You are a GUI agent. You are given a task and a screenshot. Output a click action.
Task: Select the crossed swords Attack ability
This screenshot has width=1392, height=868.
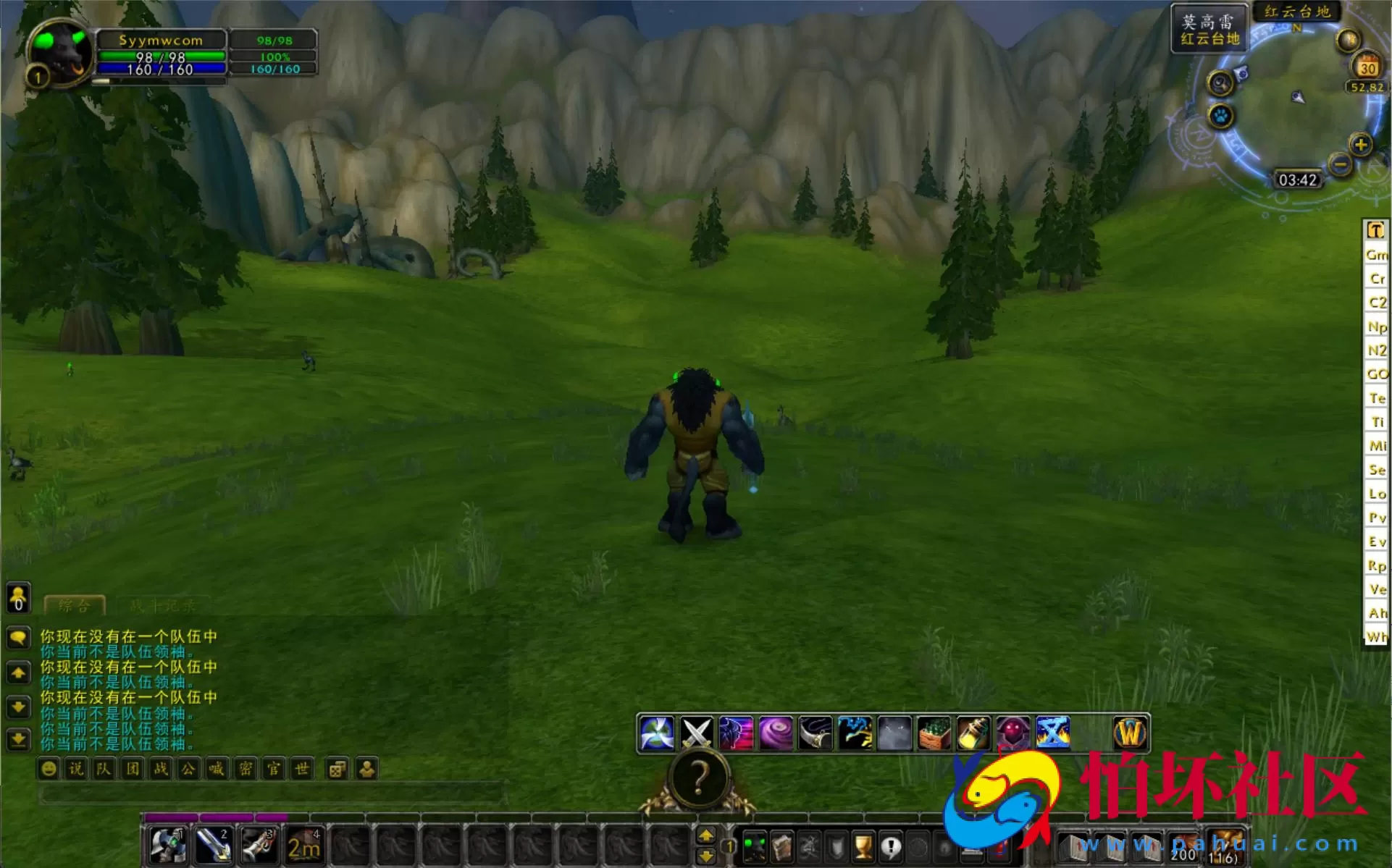click(x=697, y=733)
